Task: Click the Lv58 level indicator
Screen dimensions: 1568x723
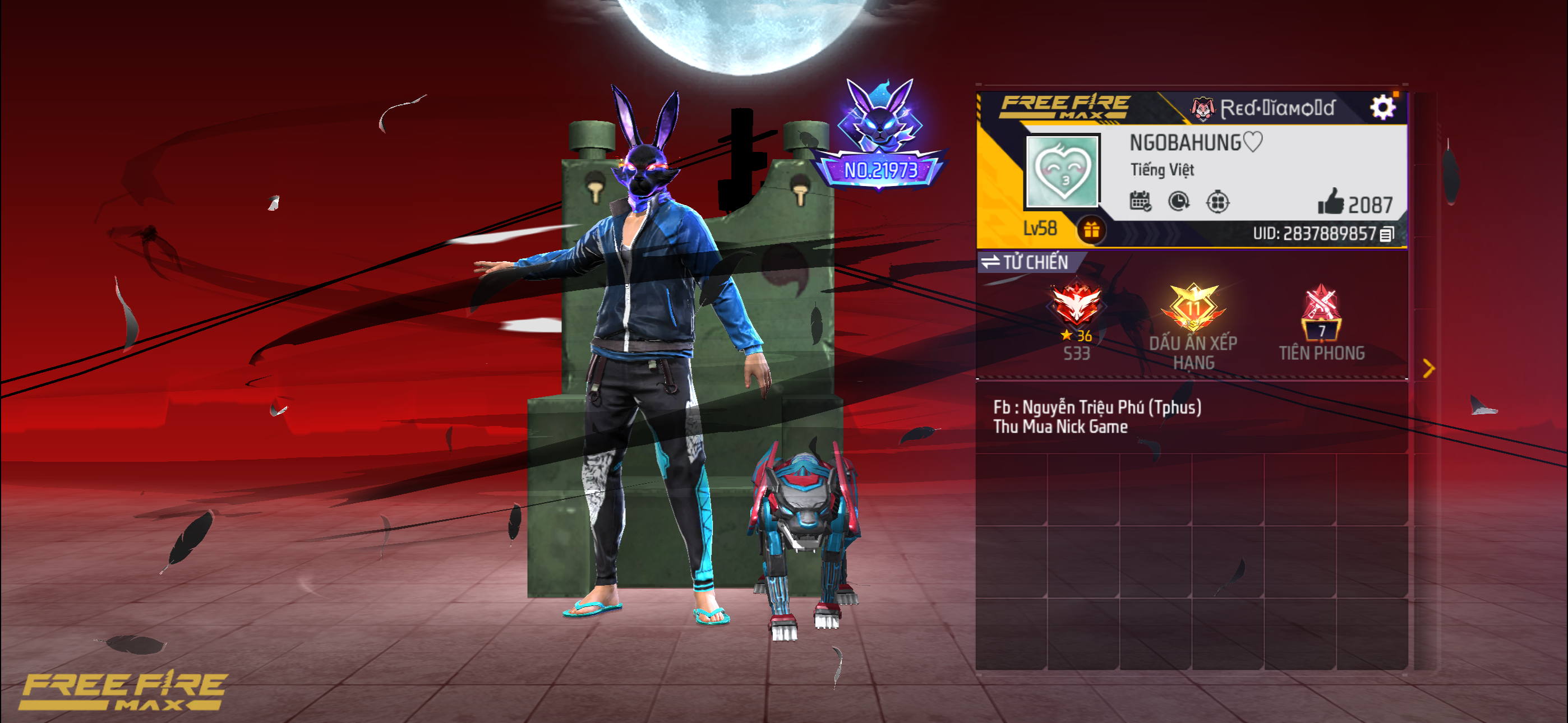Action: click(x=1041, y=228)
